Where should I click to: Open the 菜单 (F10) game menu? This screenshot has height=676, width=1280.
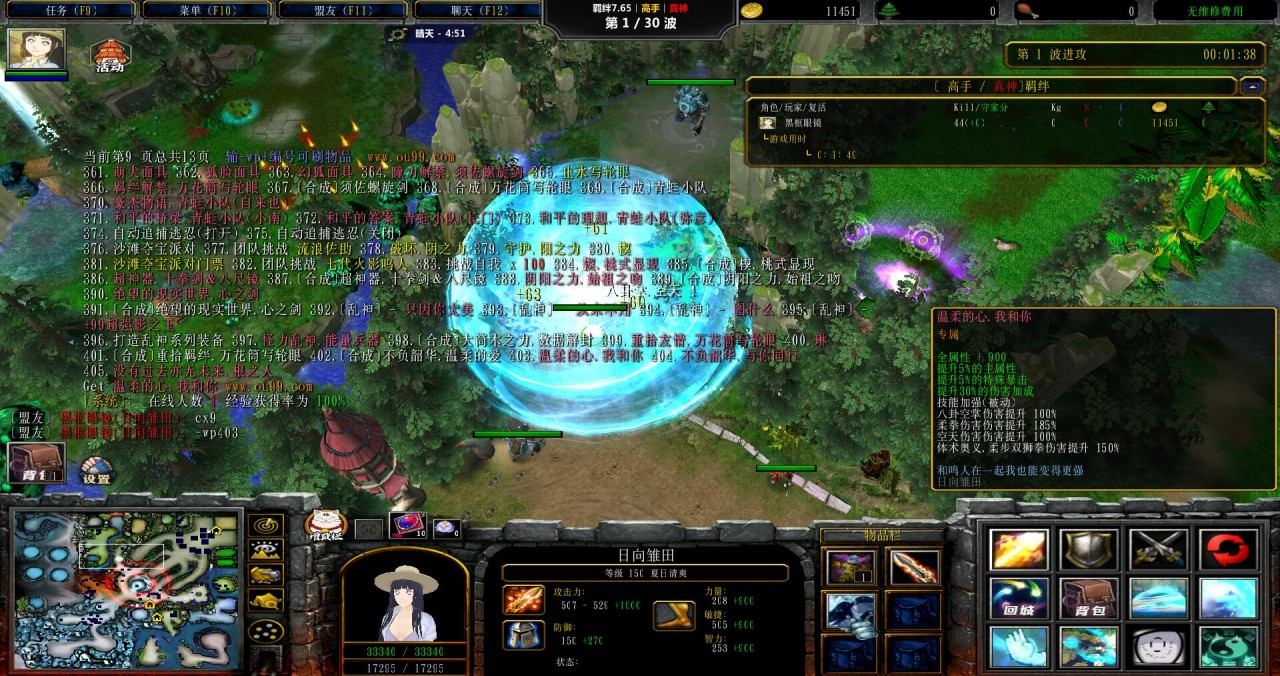pyautogui.click(x=206, y=10)
